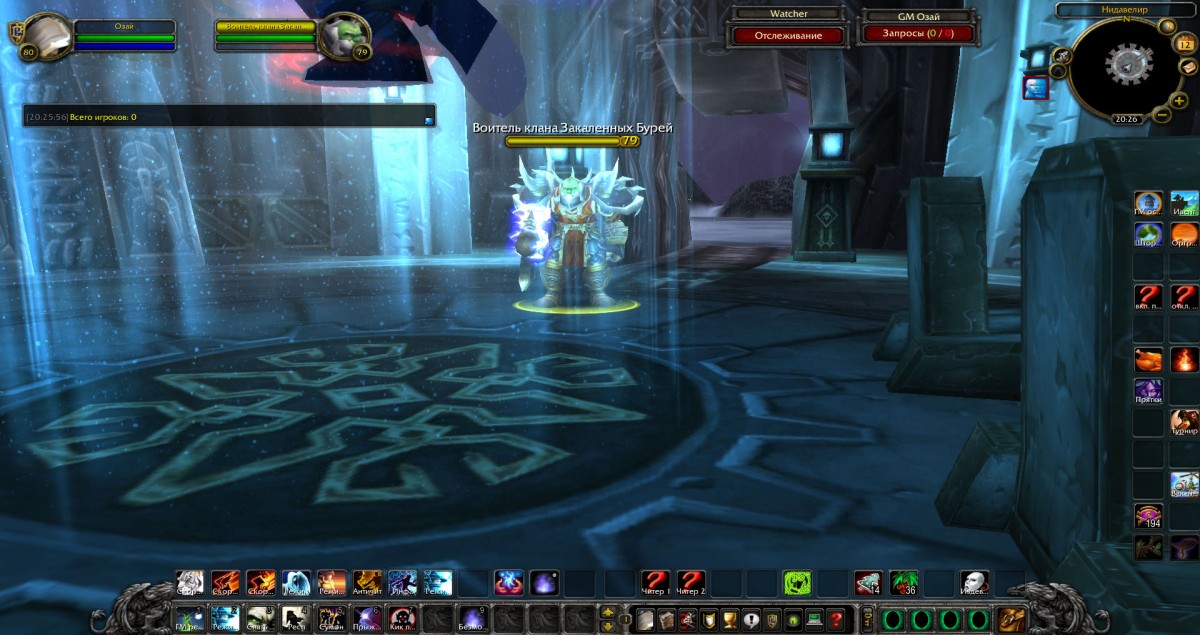Activate the Турнир macro icon
The width and height of the screenshot is (1200, 635).
coord(1184,421)
